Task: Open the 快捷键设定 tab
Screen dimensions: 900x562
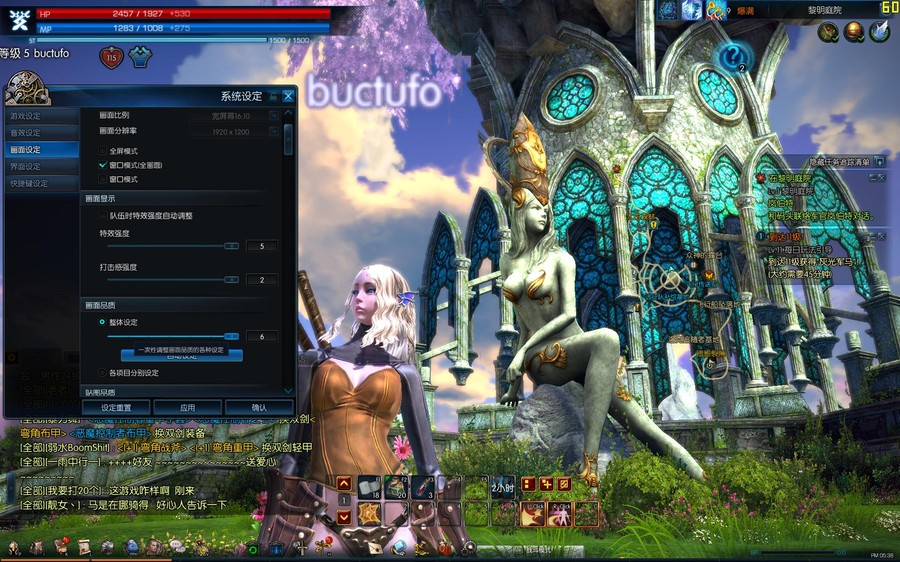Action: tap(30, 183)
